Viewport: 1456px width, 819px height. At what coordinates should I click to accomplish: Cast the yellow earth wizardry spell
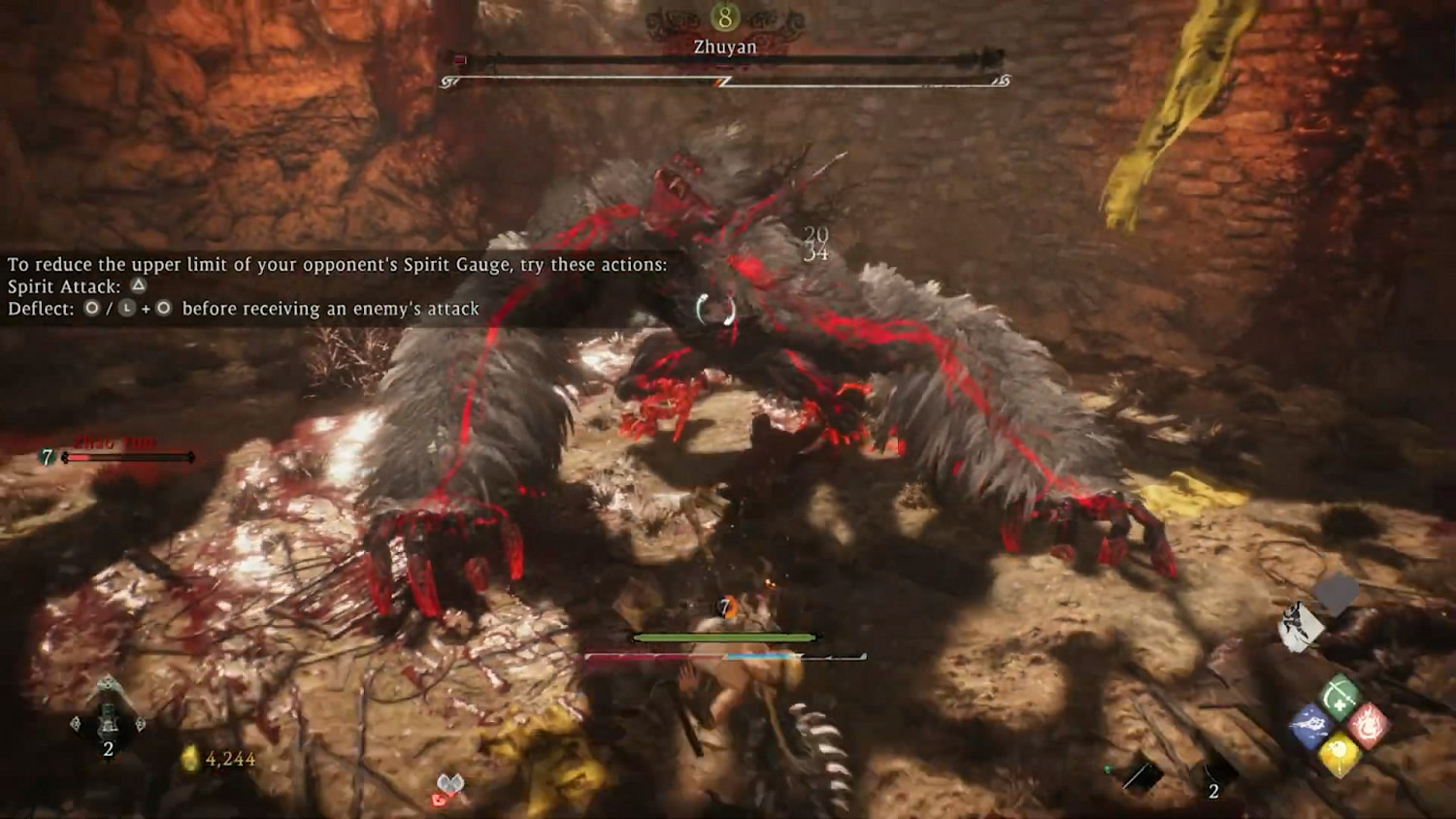[x=1340, y=753]
